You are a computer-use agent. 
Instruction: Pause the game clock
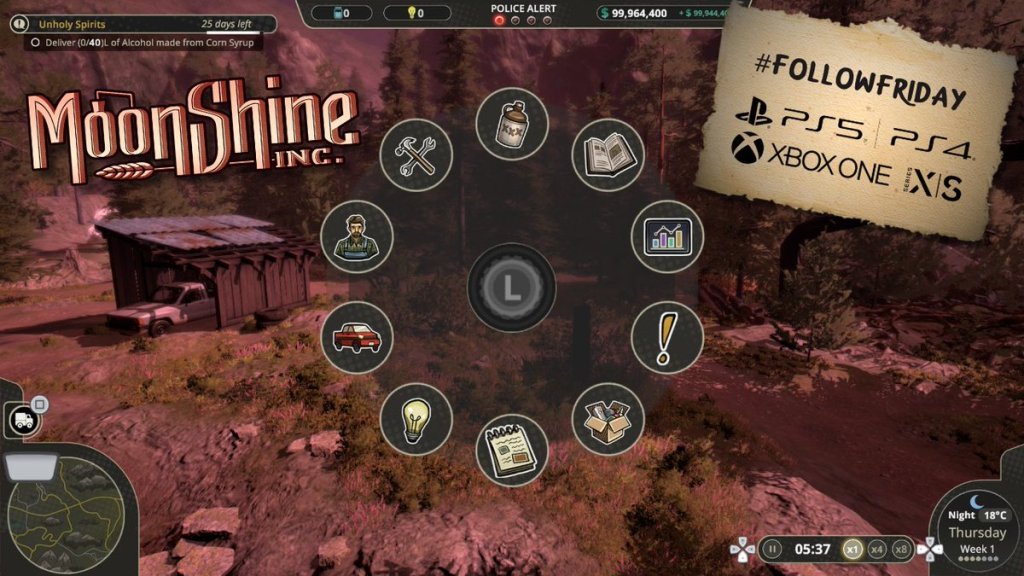click(x=771, y=548)
